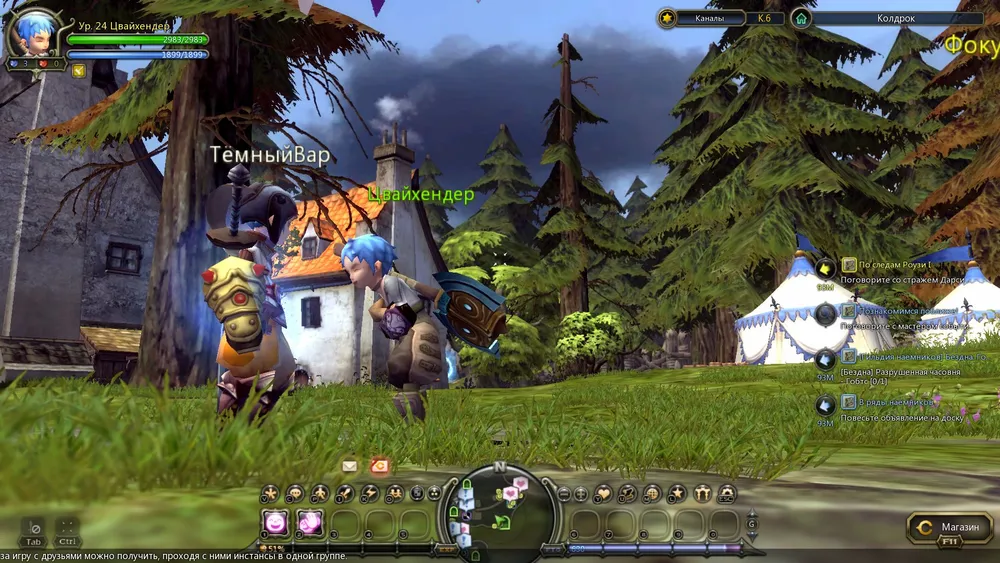Open the star icon menu button
Viewport: 1000px width, 563px height.
(x=677, y=493)
